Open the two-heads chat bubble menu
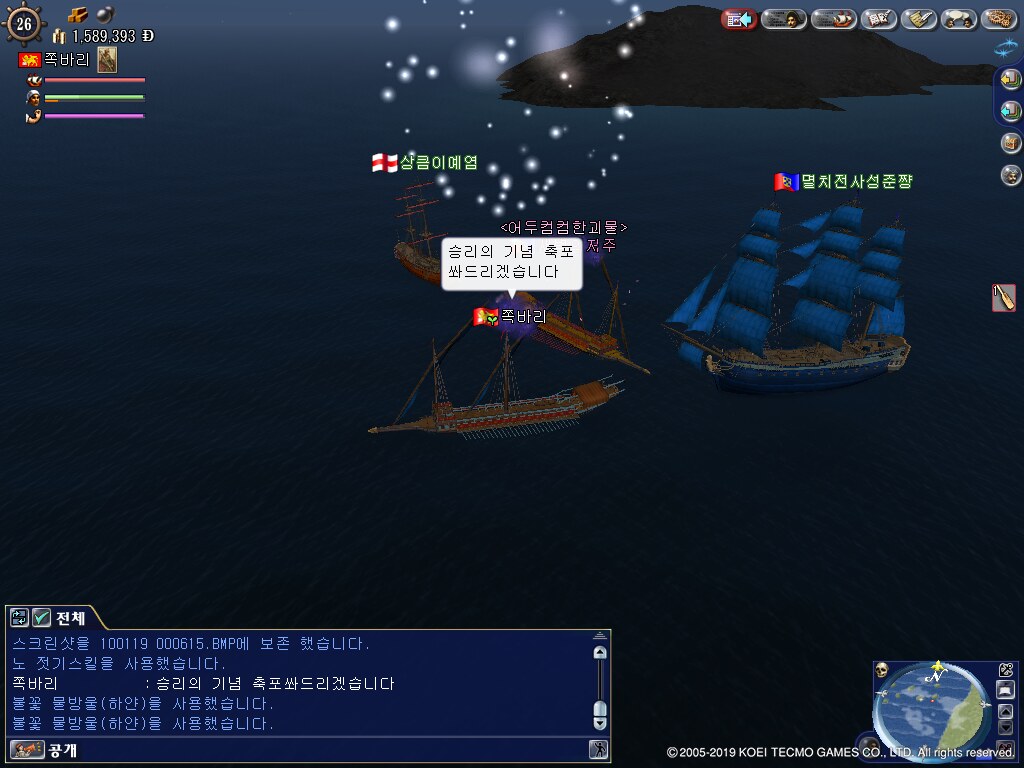The image size is (1024, 768). [x=959, y=19]
